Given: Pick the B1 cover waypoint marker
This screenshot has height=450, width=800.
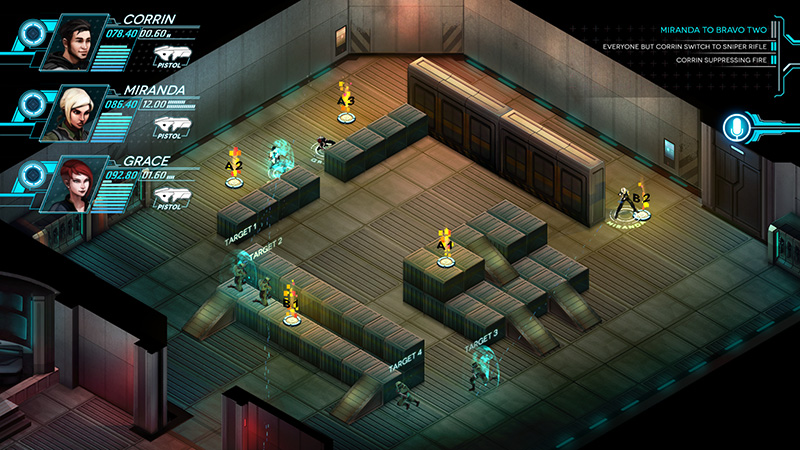Looking at the screenshot, I should tap(291, 304).
